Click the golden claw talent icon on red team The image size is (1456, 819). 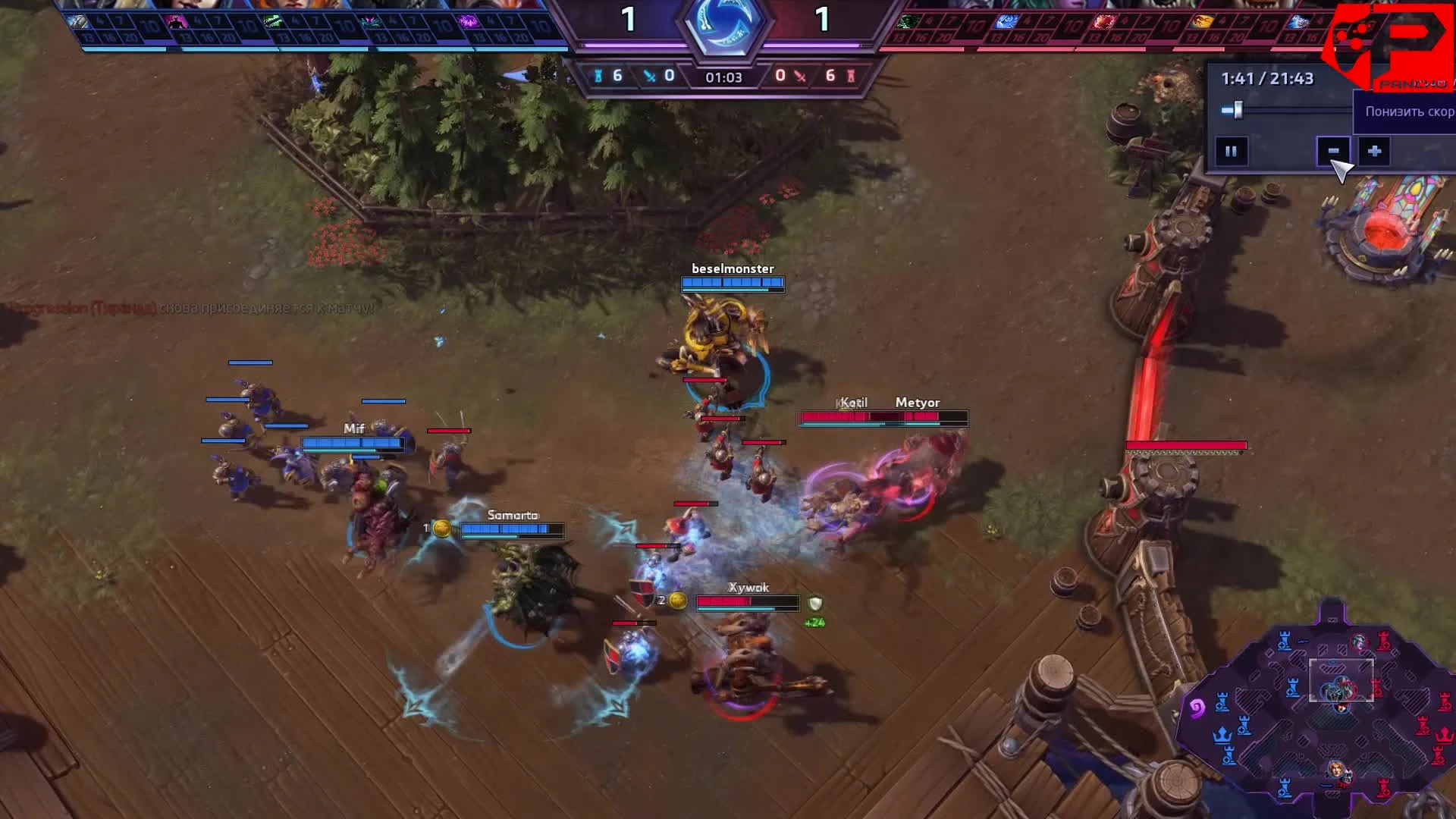click(x=1203, y=23)
